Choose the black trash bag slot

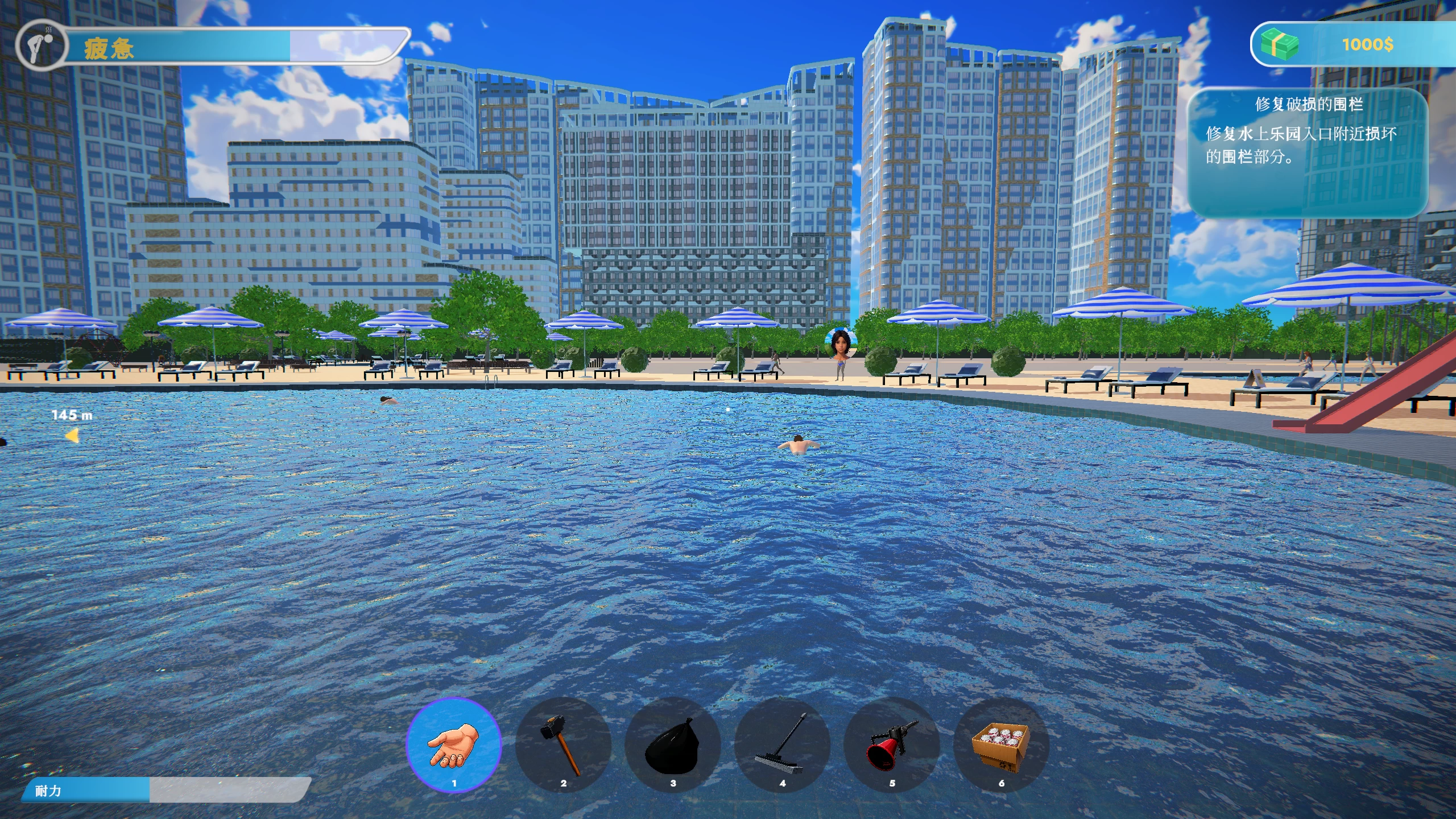(x=672, y=744)
